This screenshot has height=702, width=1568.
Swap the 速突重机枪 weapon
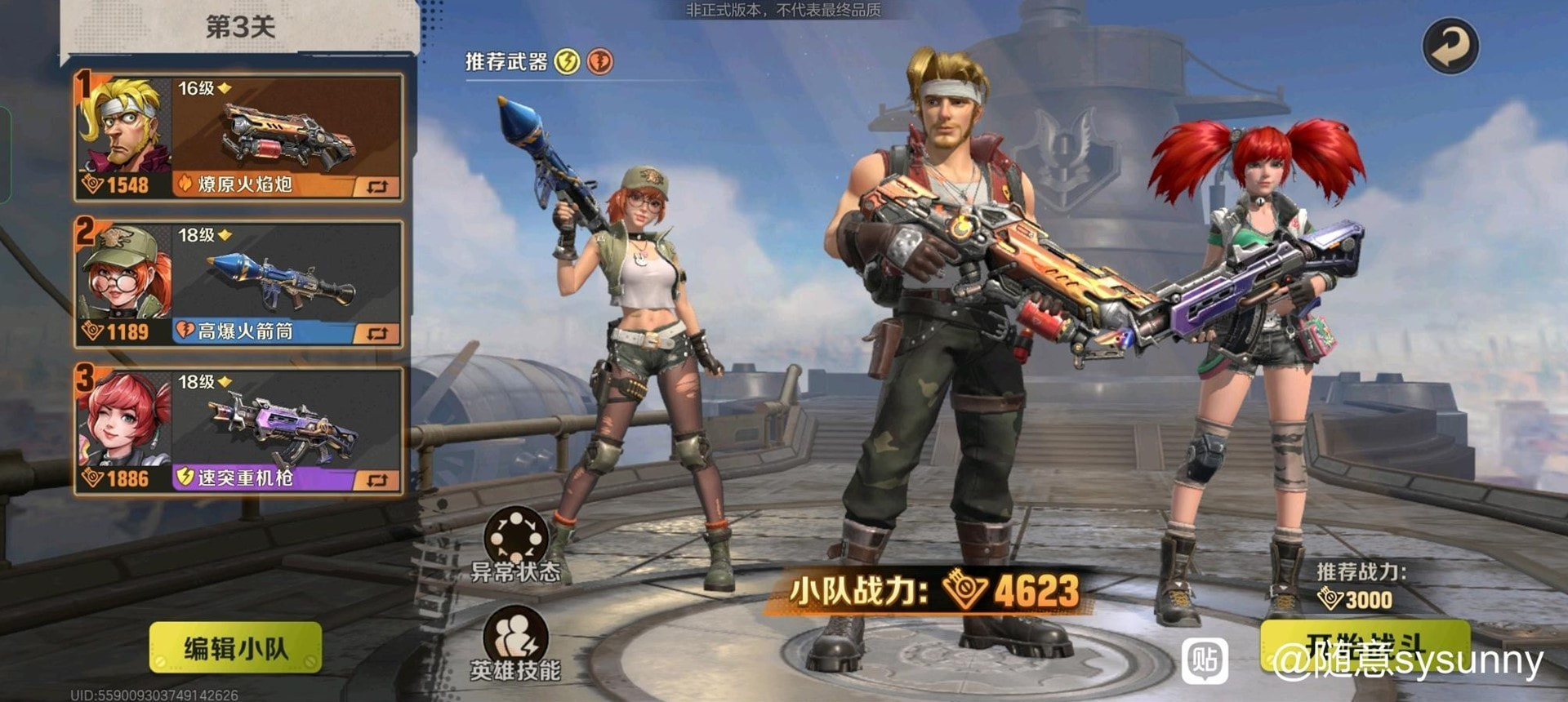(376, 480)
